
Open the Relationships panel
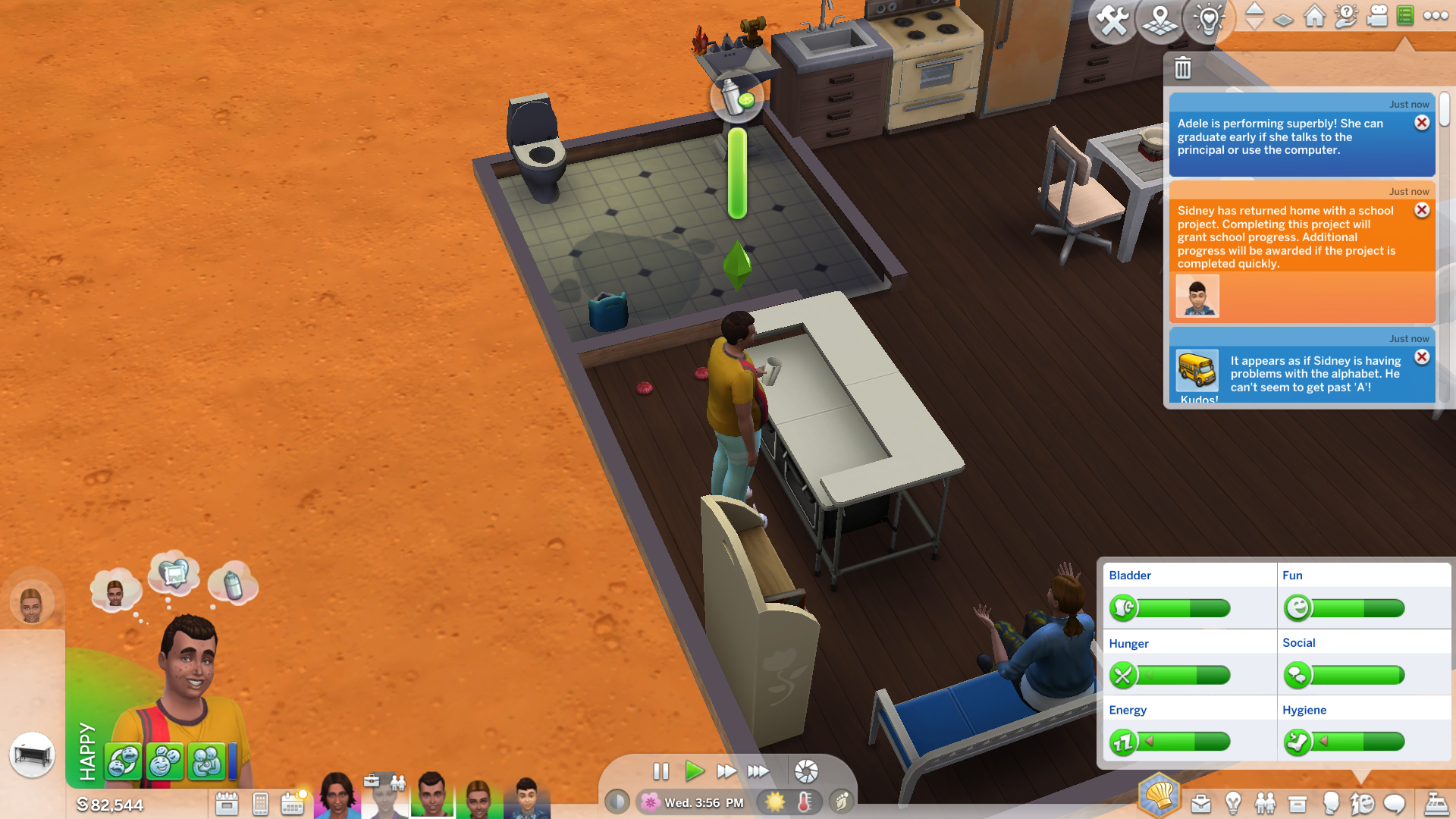coord(1265,803)
